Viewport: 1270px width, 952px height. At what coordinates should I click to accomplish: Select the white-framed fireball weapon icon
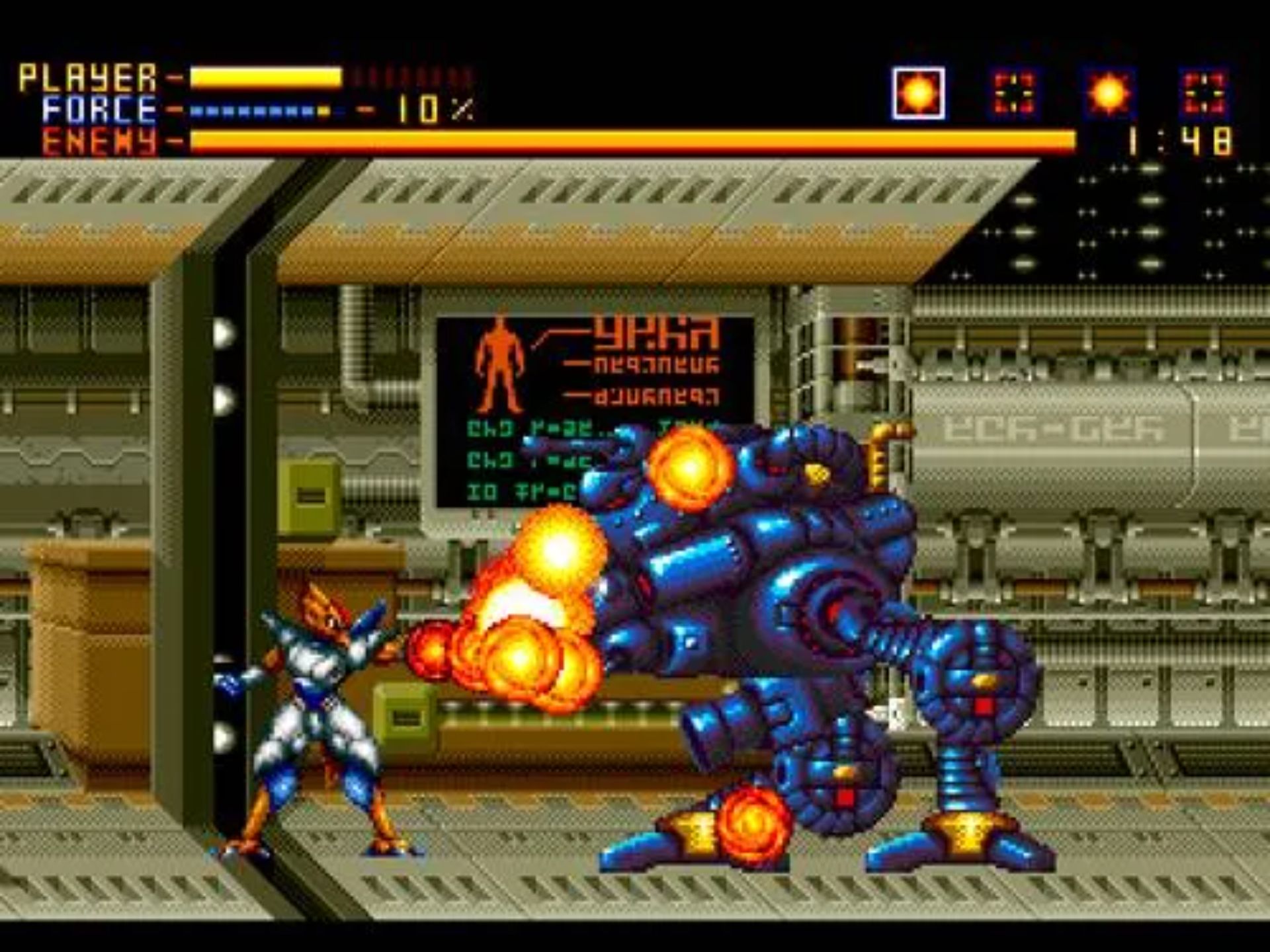point(917,93)
